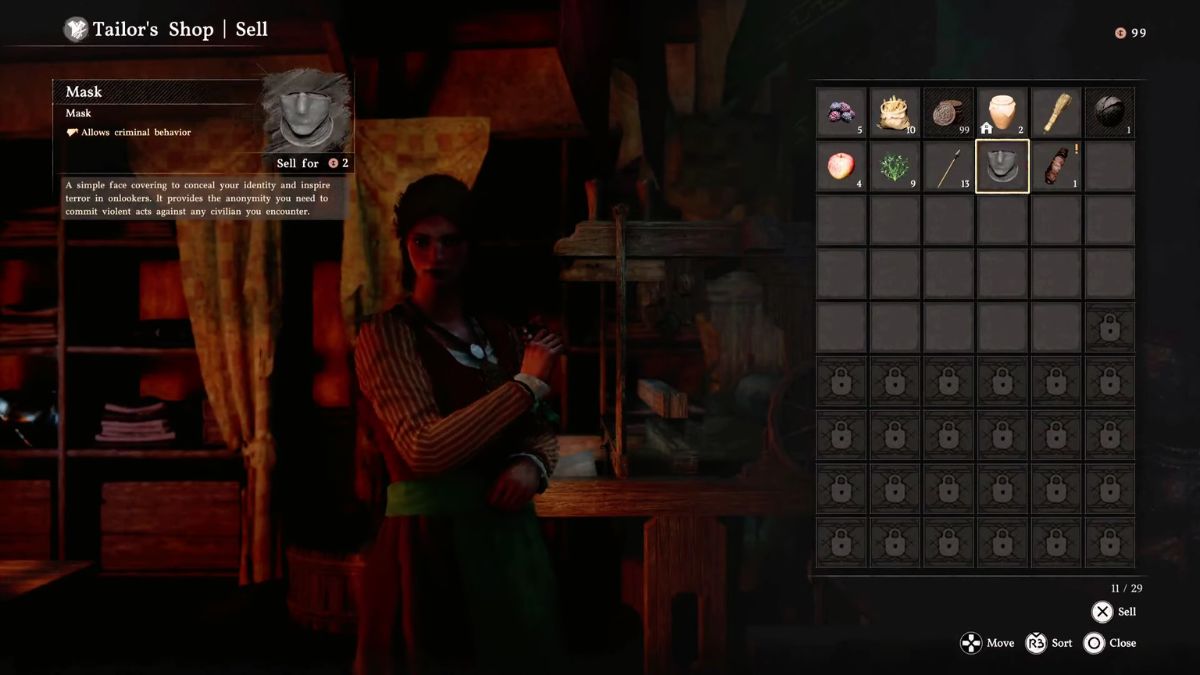Viewport: 1200px width, 675px height.
Task: Choose the green herb bundle
Action: point(894,166)
